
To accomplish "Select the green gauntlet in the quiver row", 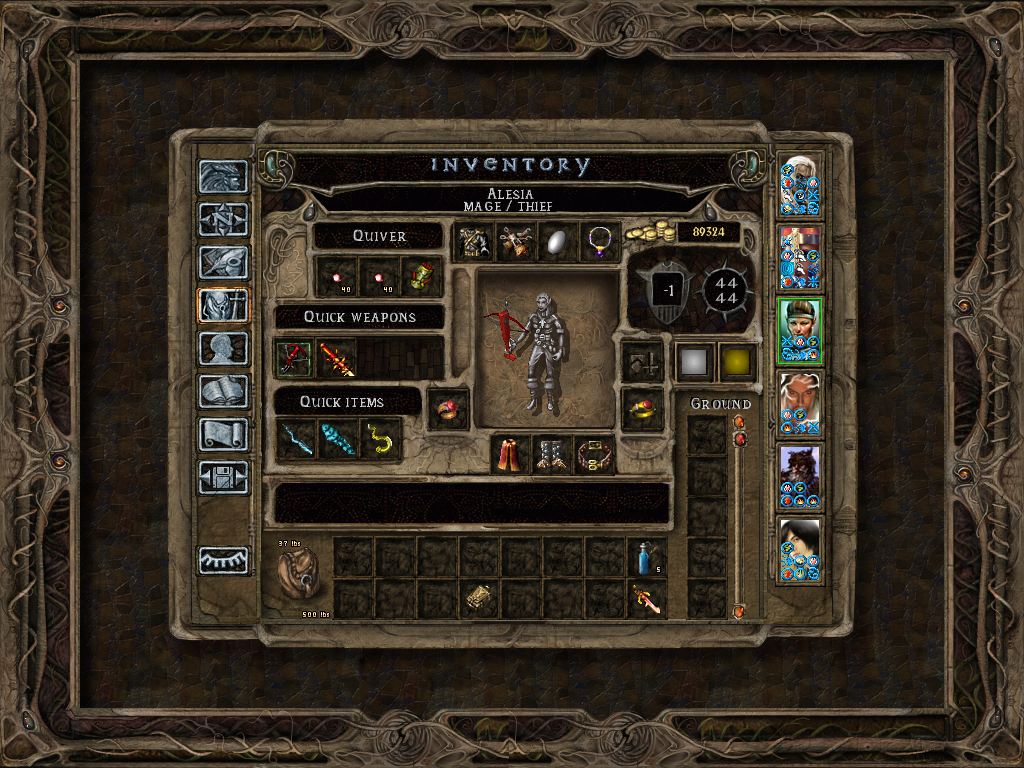I will (421, 277).
